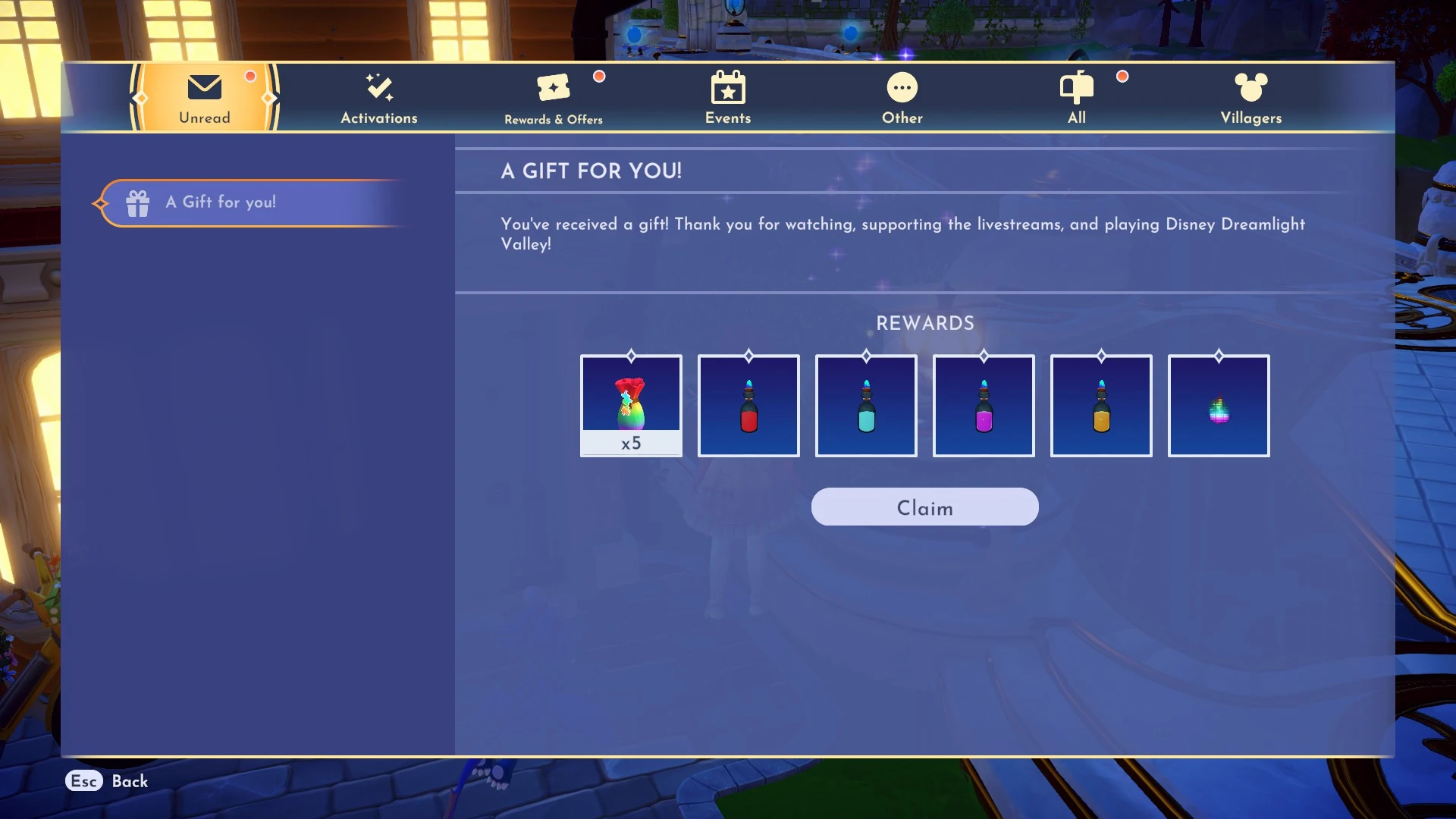Open Rewards & Offers via the ticket icon
The width and height of the screenshot is (1456, 819).
553,86
